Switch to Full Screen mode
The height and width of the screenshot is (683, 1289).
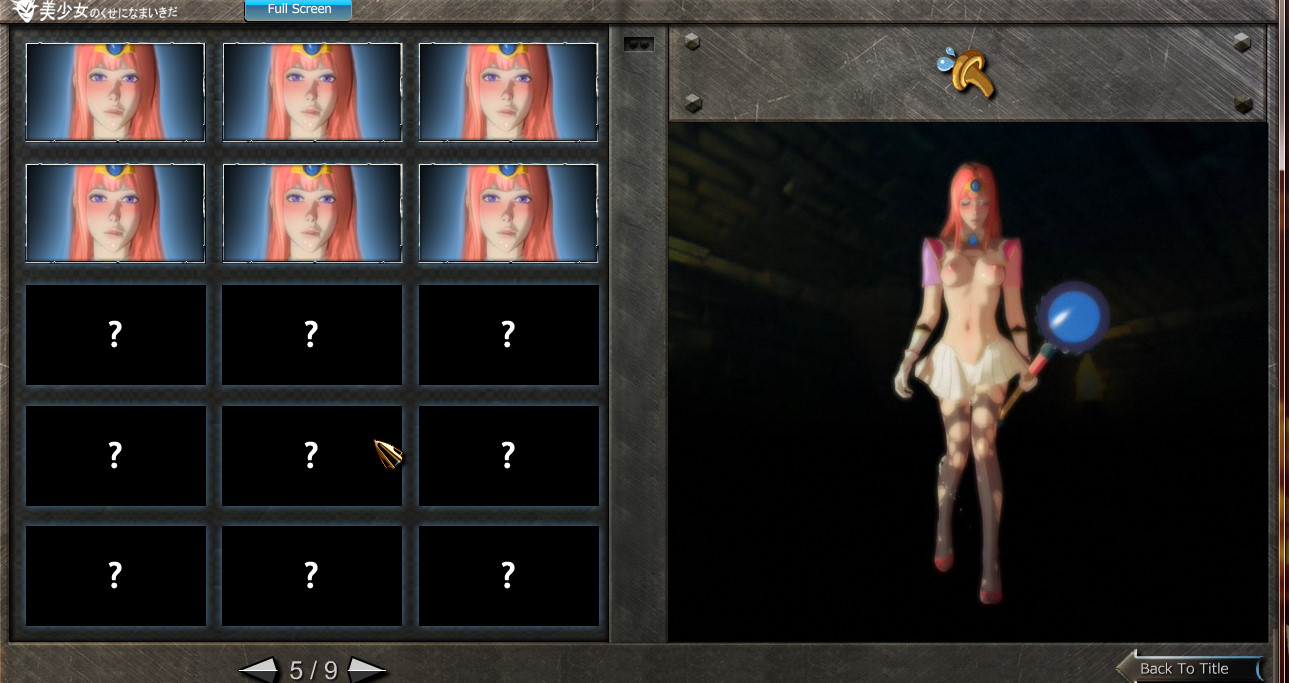coord(298,10)
